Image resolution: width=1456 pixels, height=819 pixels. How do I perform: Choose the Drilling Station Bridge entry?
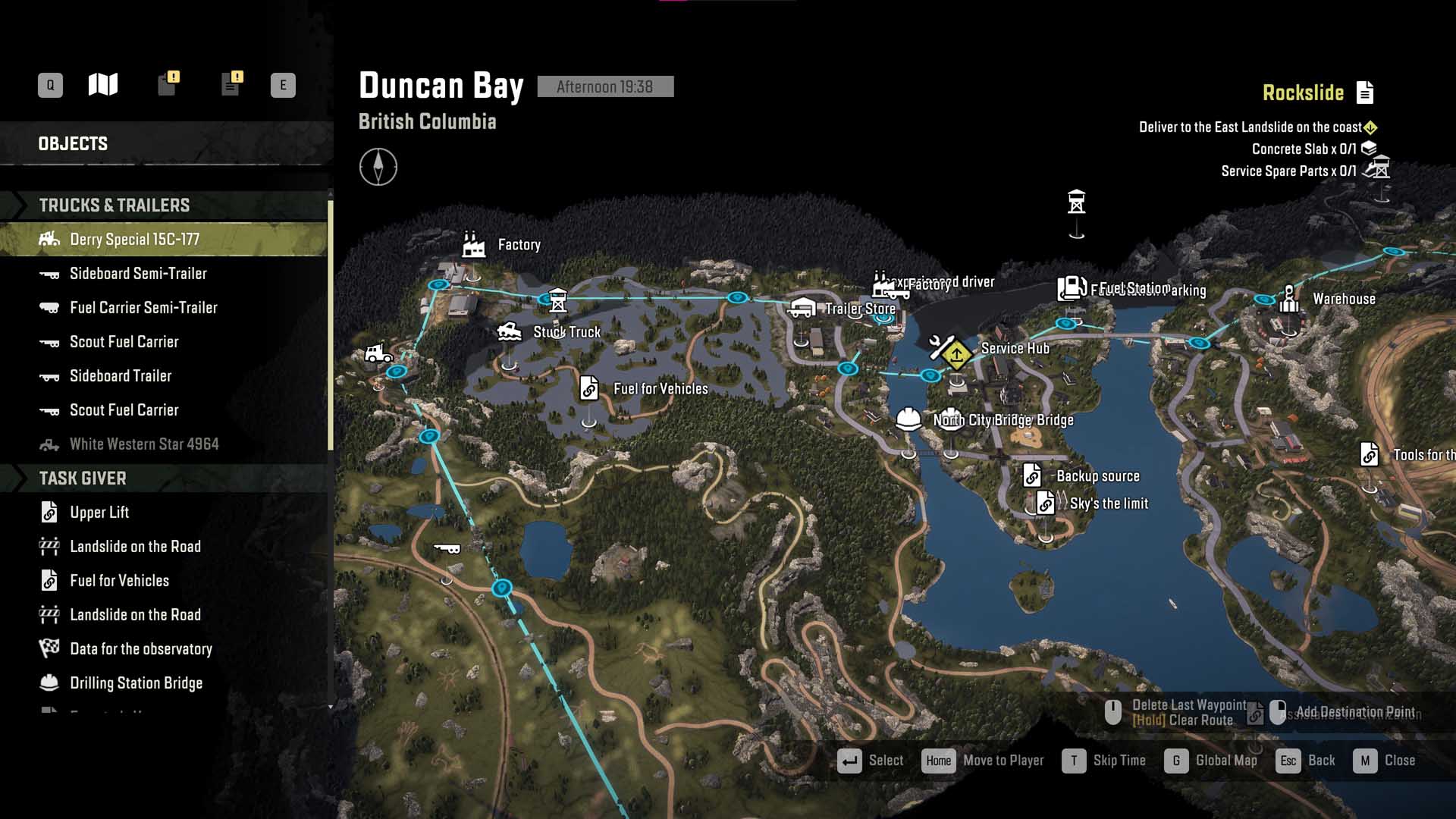[x=136, y=683]
